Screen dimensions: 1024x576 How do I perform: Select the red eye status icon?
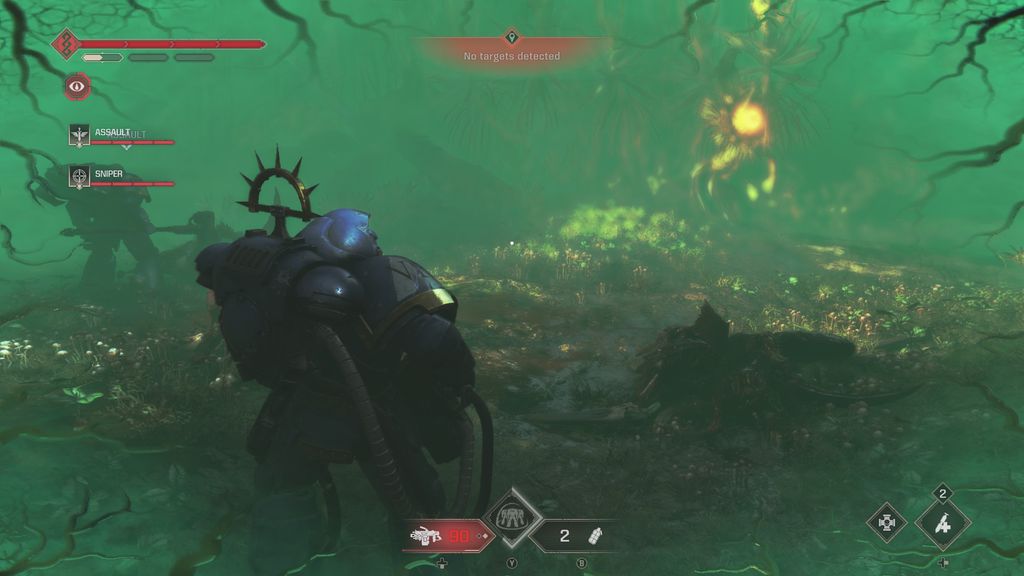pyautogui.click(x=77, y=86)
